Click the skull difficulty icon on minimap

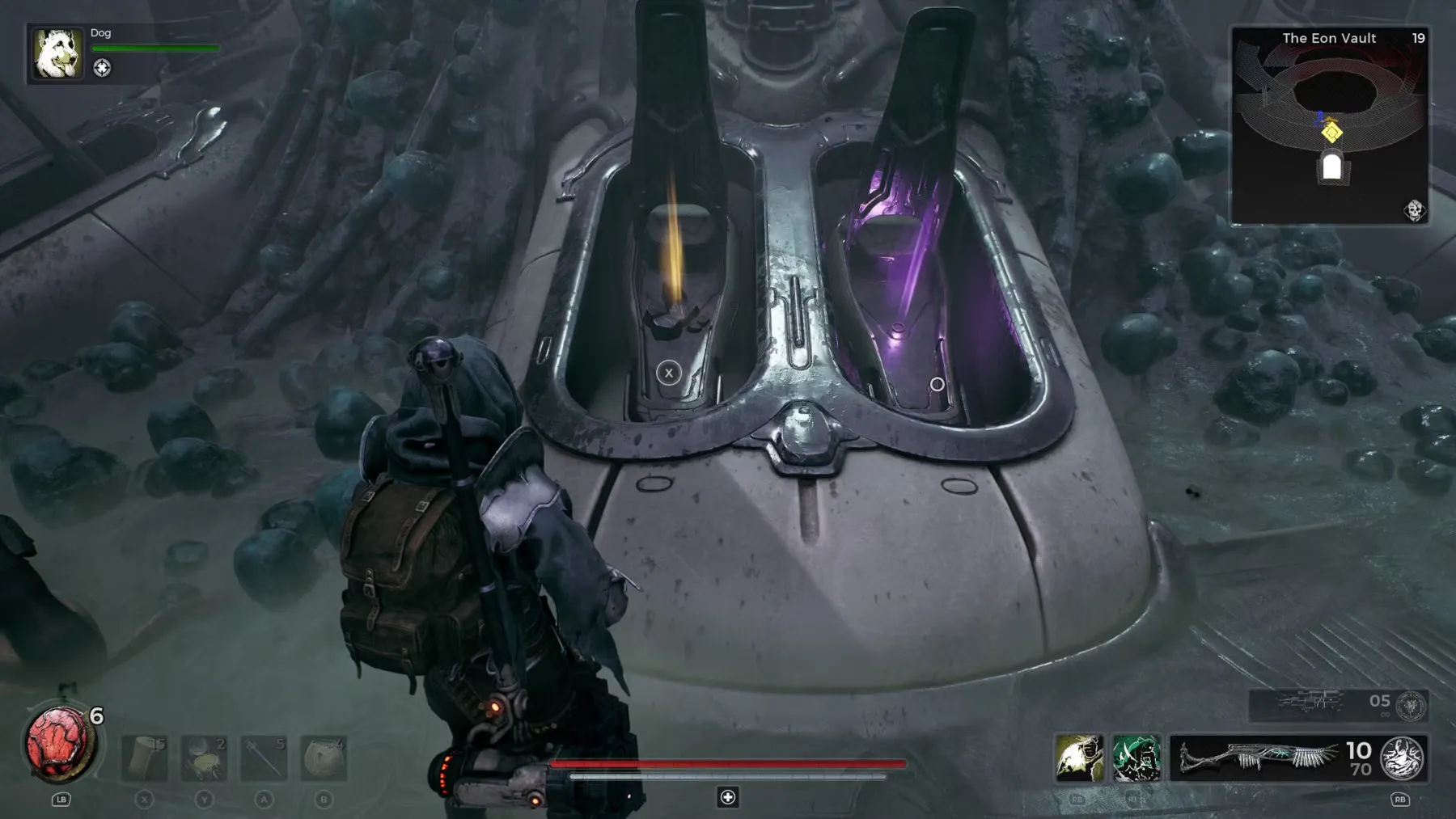point(1413,211)
